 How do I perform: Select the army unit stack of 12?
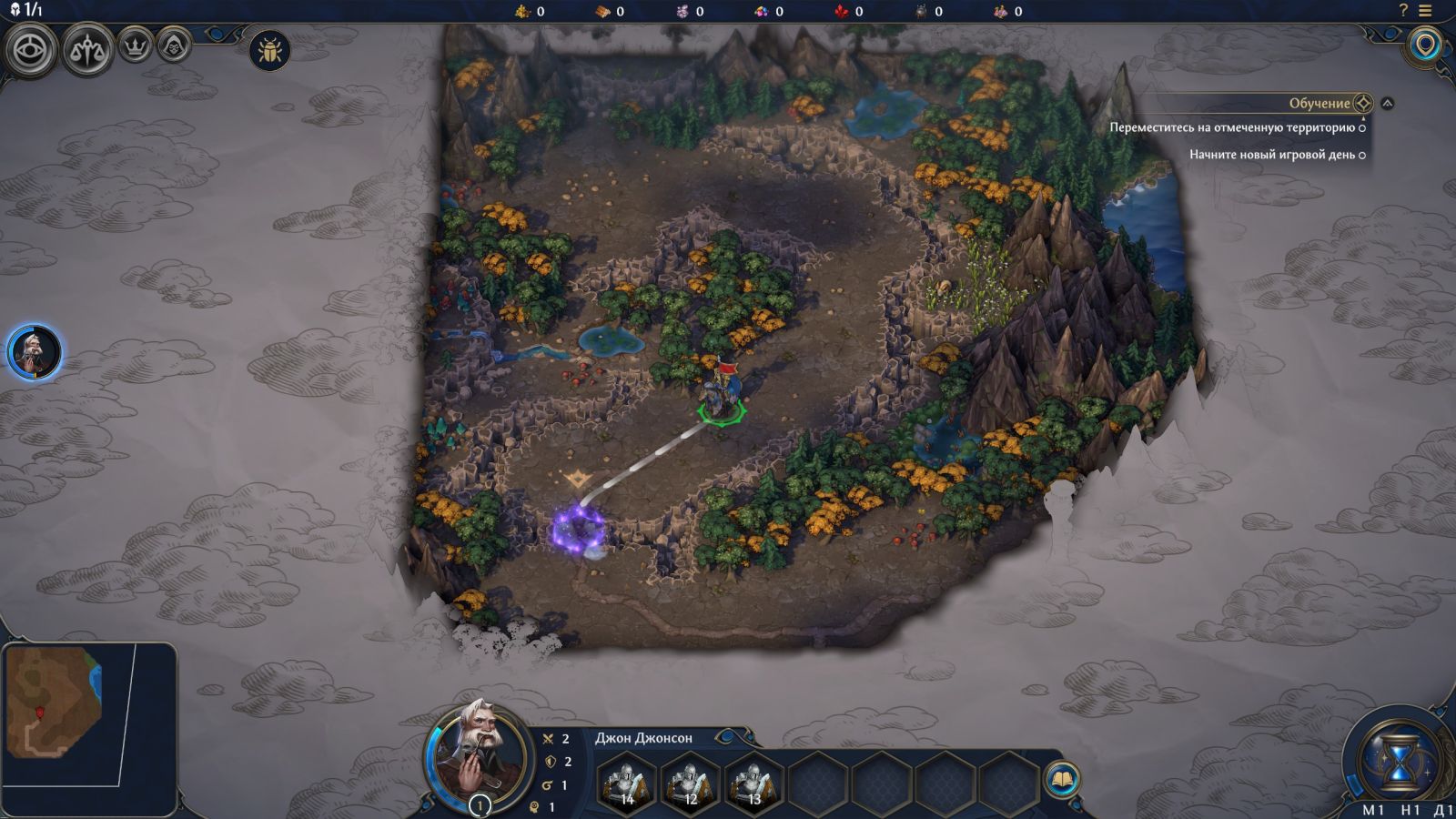(x=690, y=783)
